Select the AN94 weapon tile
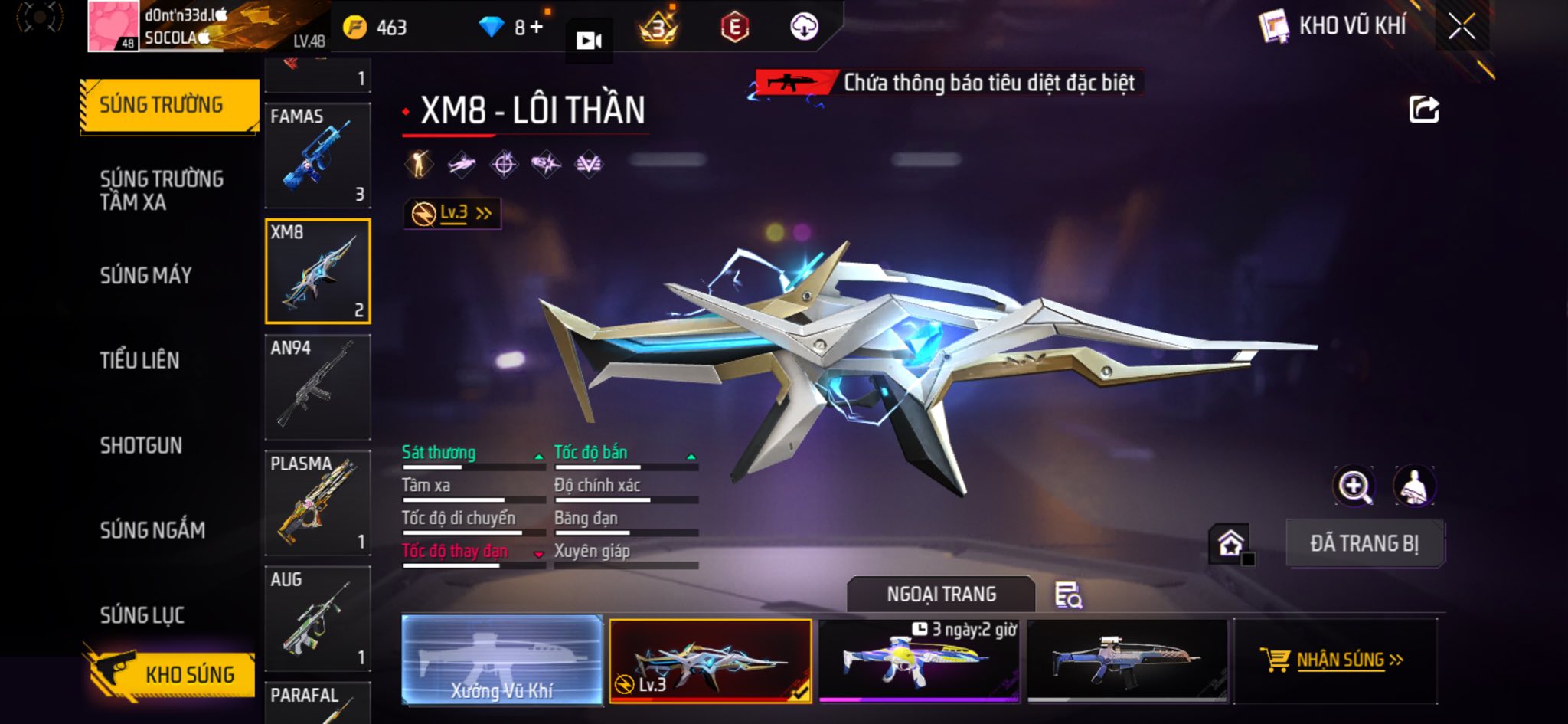Image resolution: width=1568 pixels, height=724 pixels. click(318, 387)
